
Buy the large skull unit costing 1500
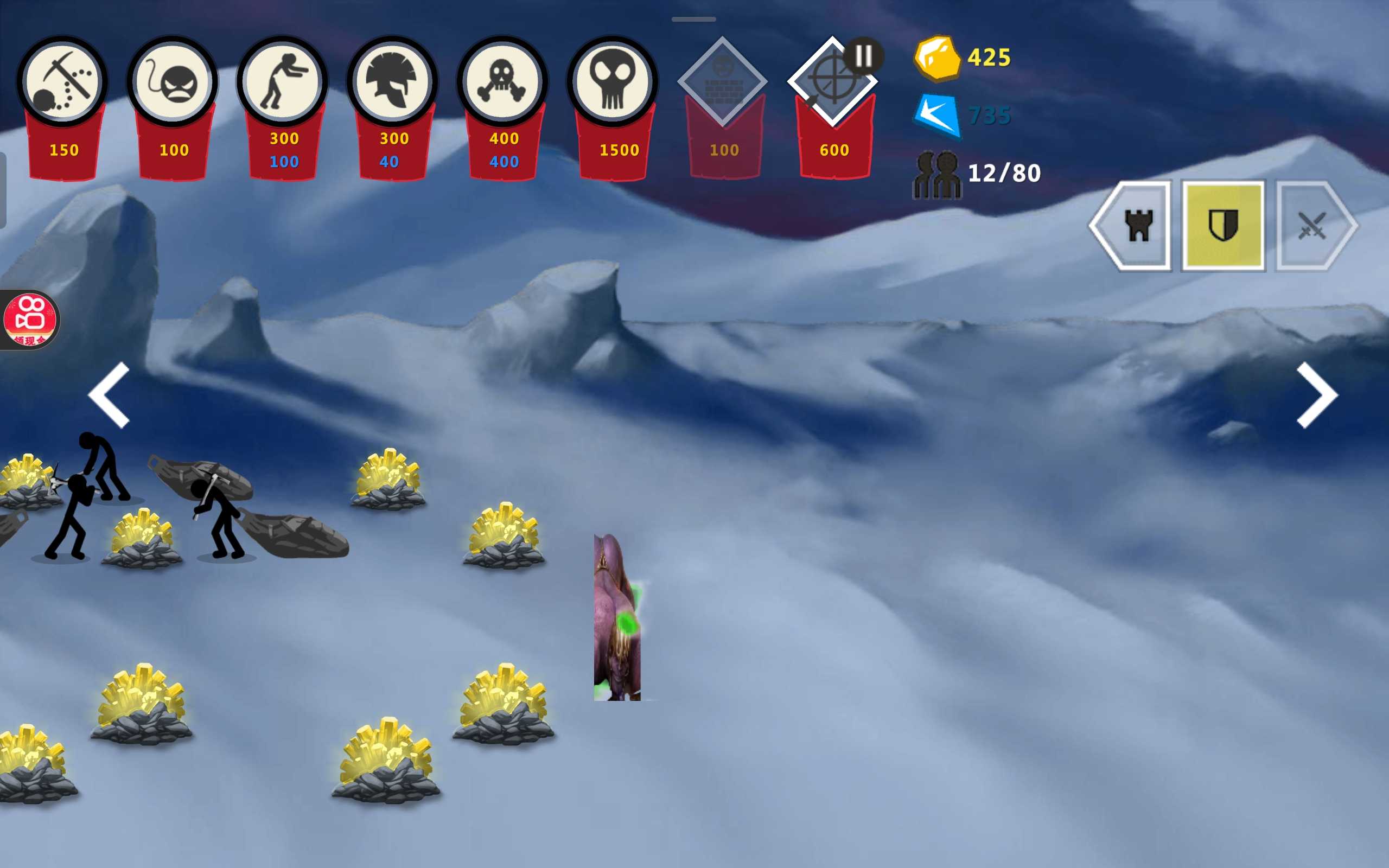613,81
